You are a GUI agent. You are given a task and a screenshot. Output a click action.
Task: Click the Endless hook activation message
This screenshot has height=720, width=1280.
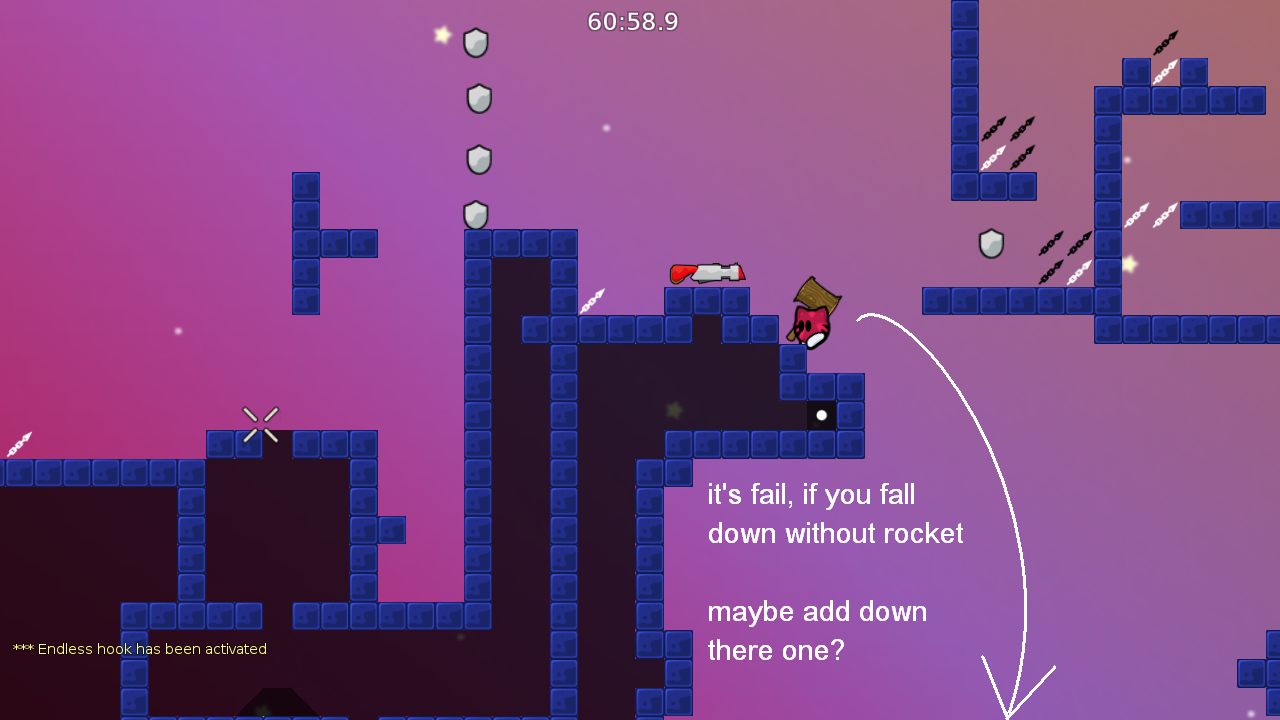click(139, 648)
